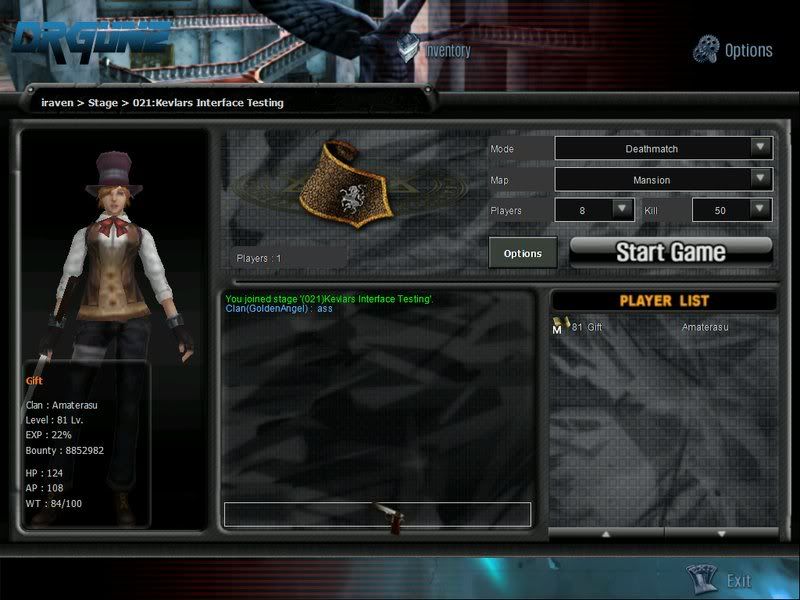The image size is (800, 600).
Task: Click the chat message input box
Action: tap(377, 514)
